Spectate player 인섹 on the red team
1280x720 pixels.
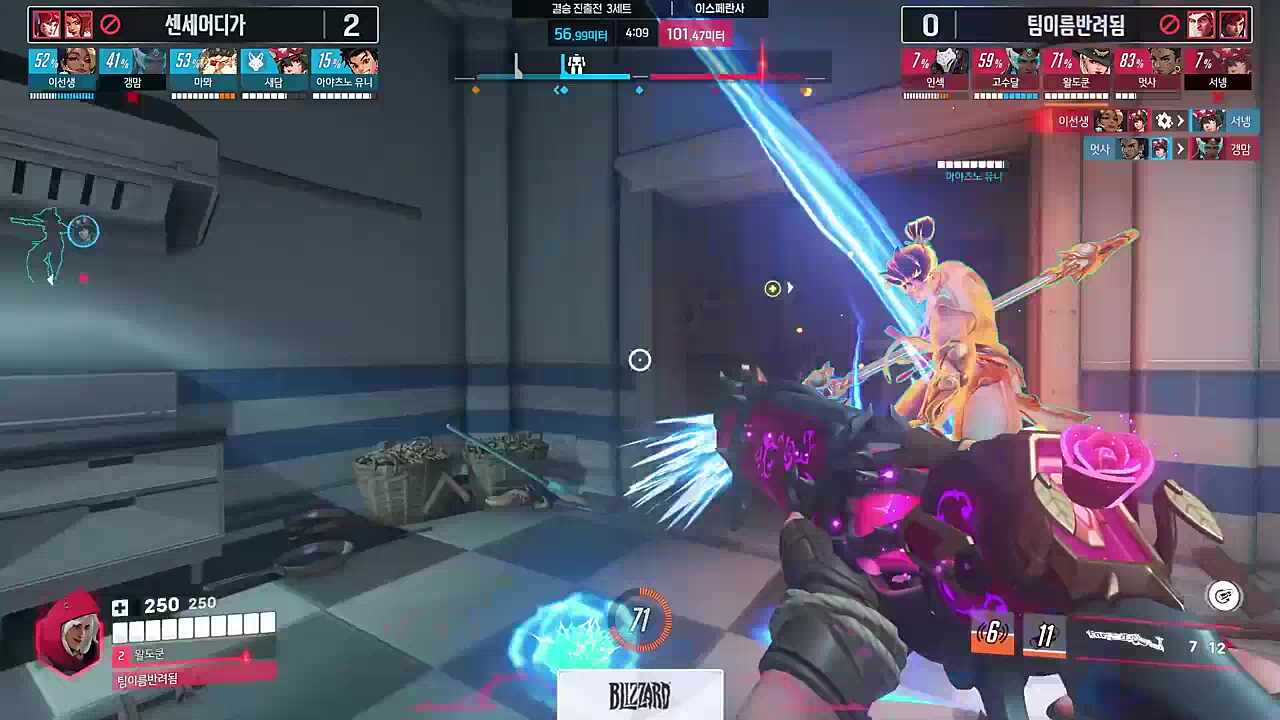point(936,68)
